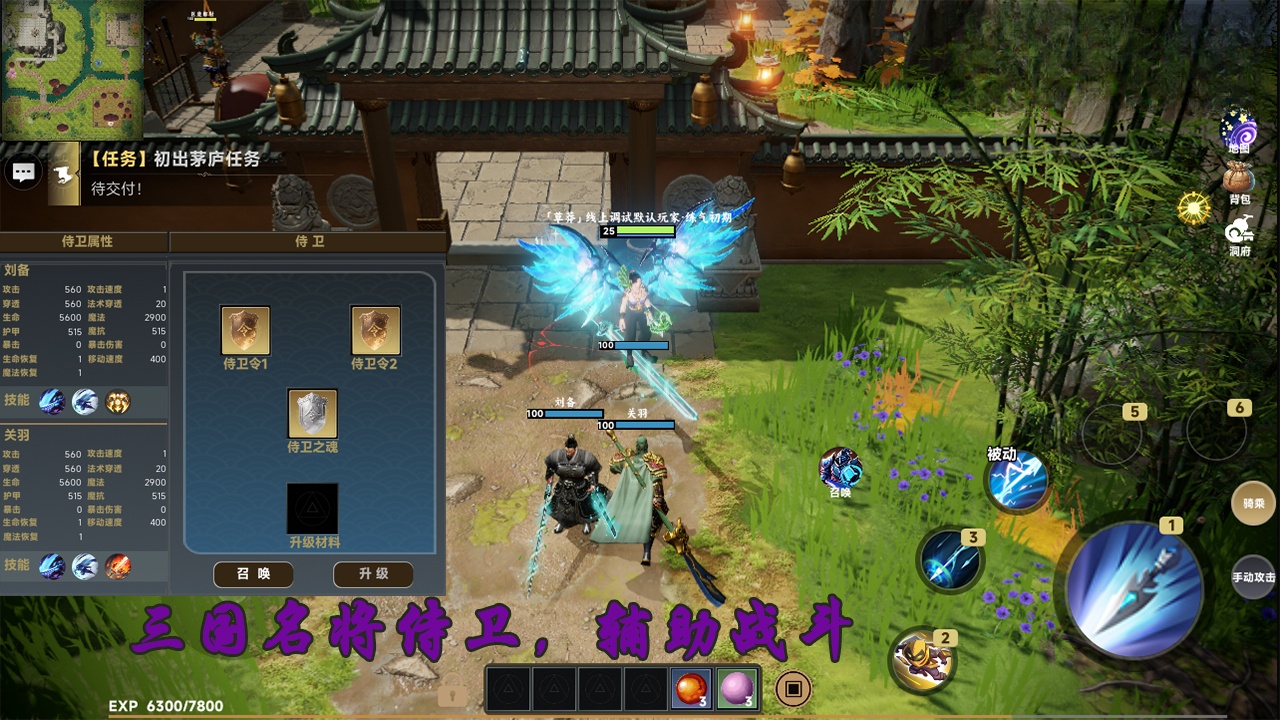
Task: Switch to the 侍卫 tab
Action: click(308, 241)
